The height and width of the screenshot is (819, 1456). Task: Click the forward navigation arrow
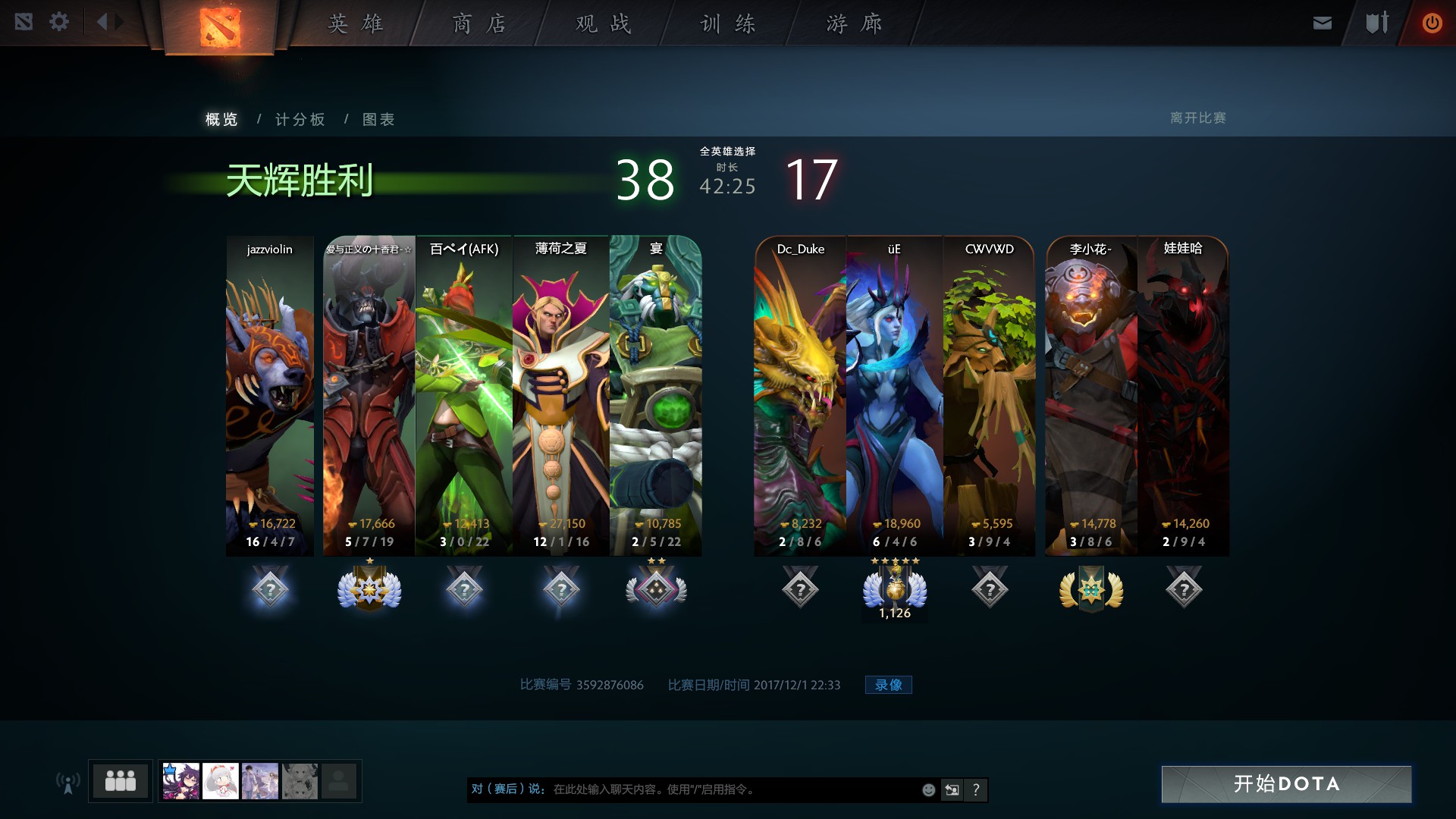119,22
